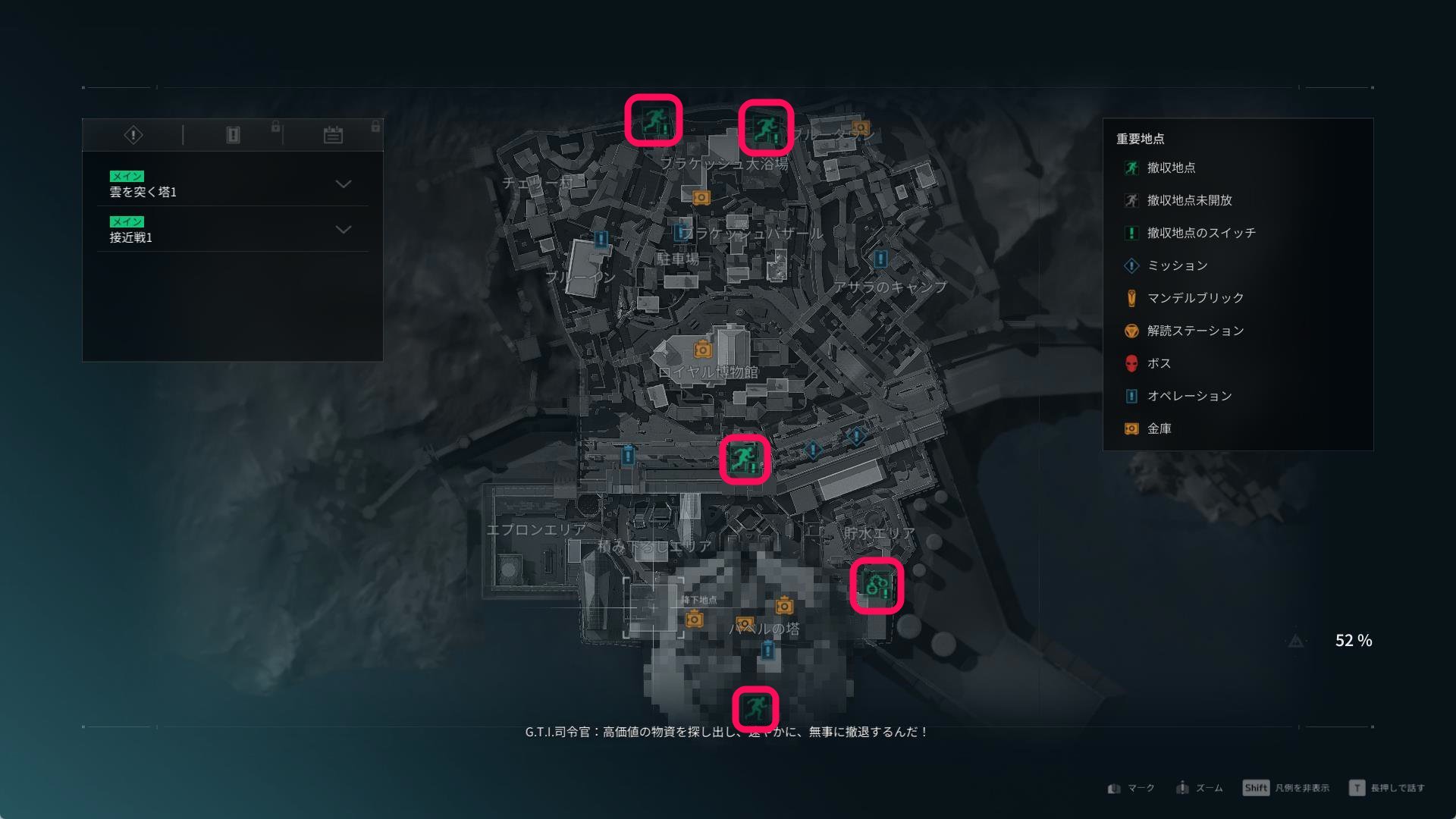Screen dimensions: 1456x819
Task: Select the red ボス legend icon
Action: tap(1131, 363)
